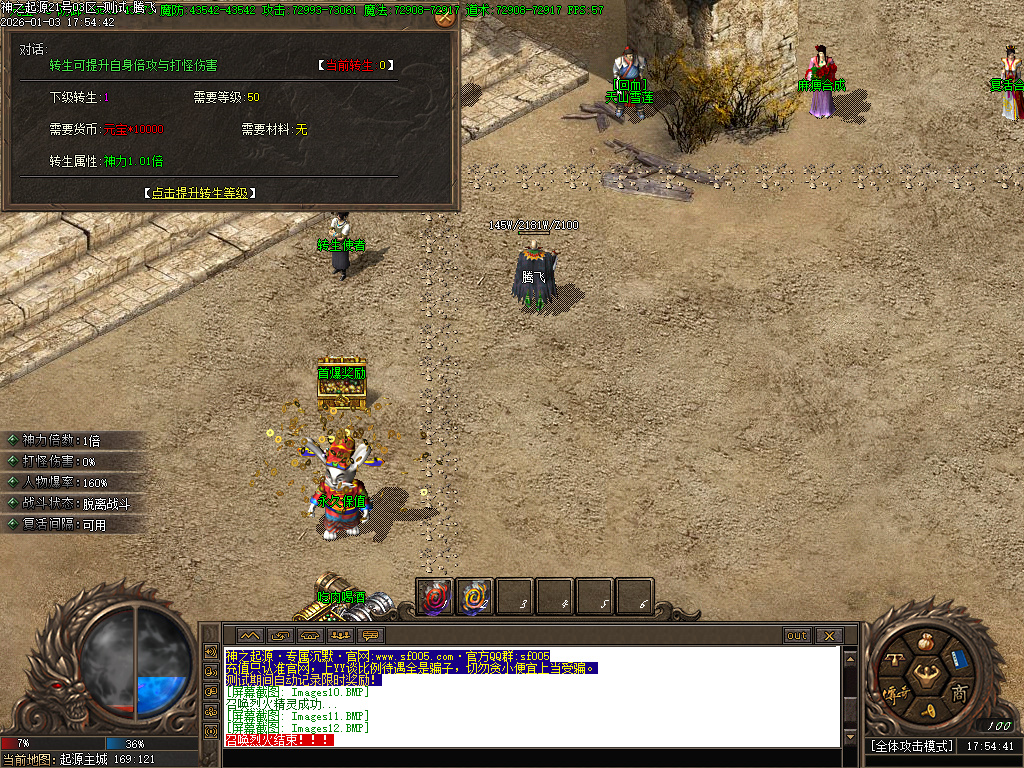The width and height of the screenshot is (1024, 768).
Task: Show the character panel via muscular figure icon
Action: [926, 675]
